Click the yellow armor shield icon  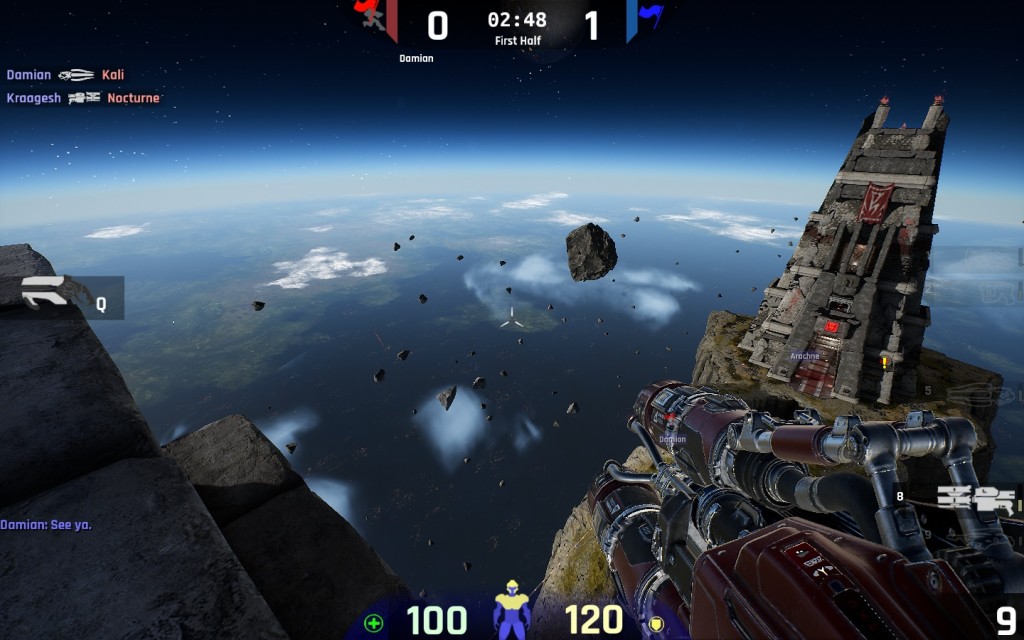pos(656,623)
